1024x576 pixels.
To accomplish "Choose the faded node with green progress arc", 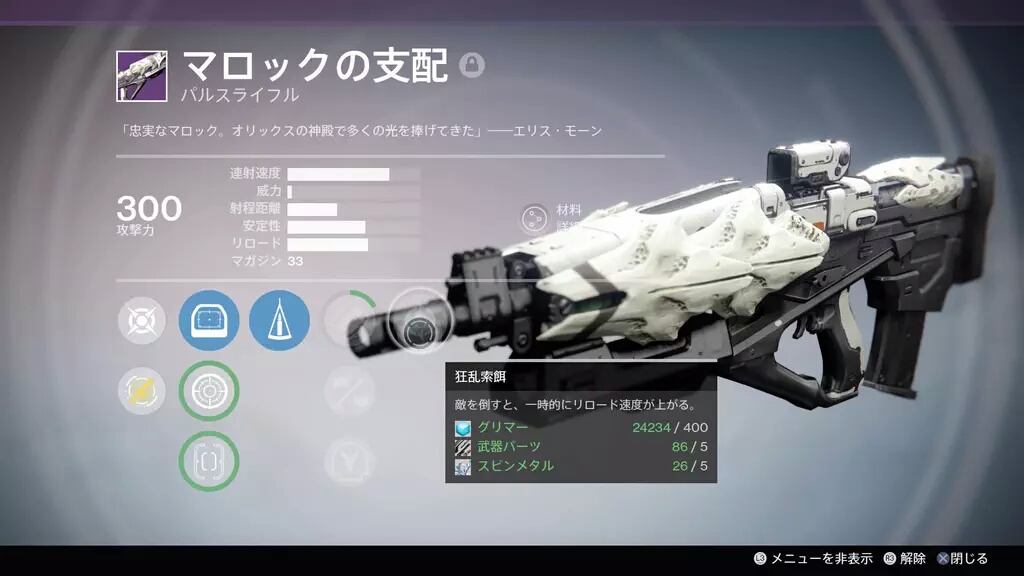I will pyautogui.click(x=349, y=321).
